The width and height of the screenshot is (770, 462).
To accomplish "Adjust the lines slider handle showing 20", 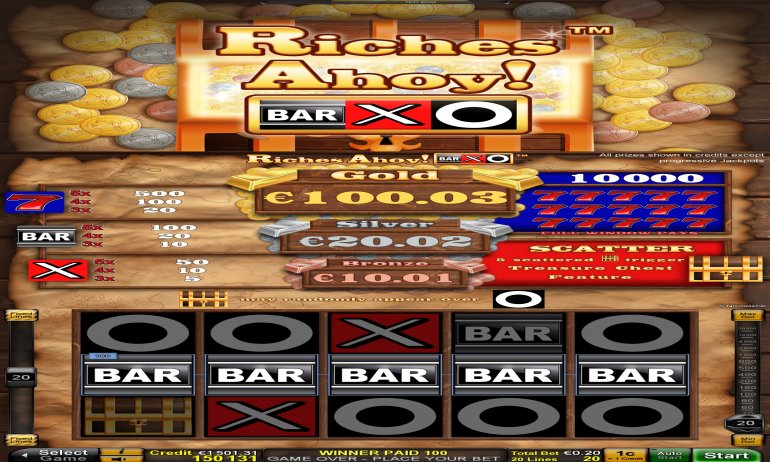I will coord(19,377).
